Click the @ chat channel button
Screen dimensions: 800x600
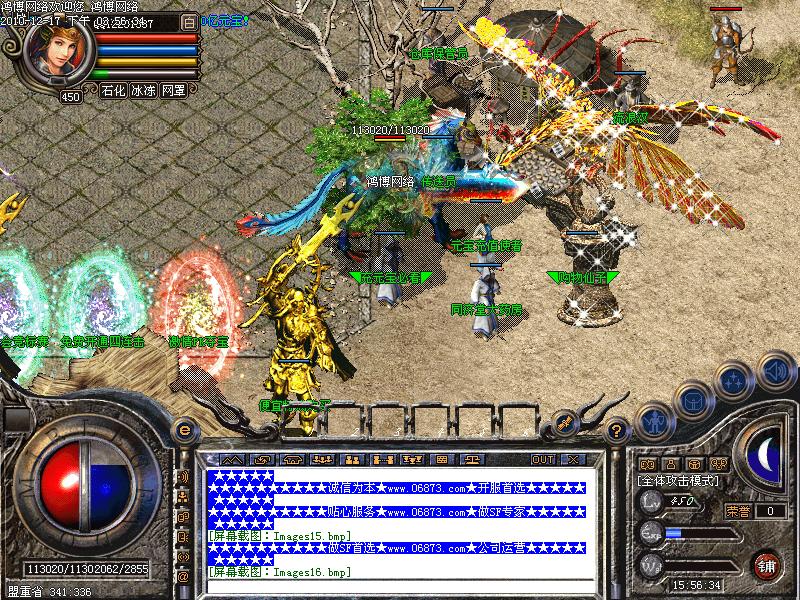[183, 576]
